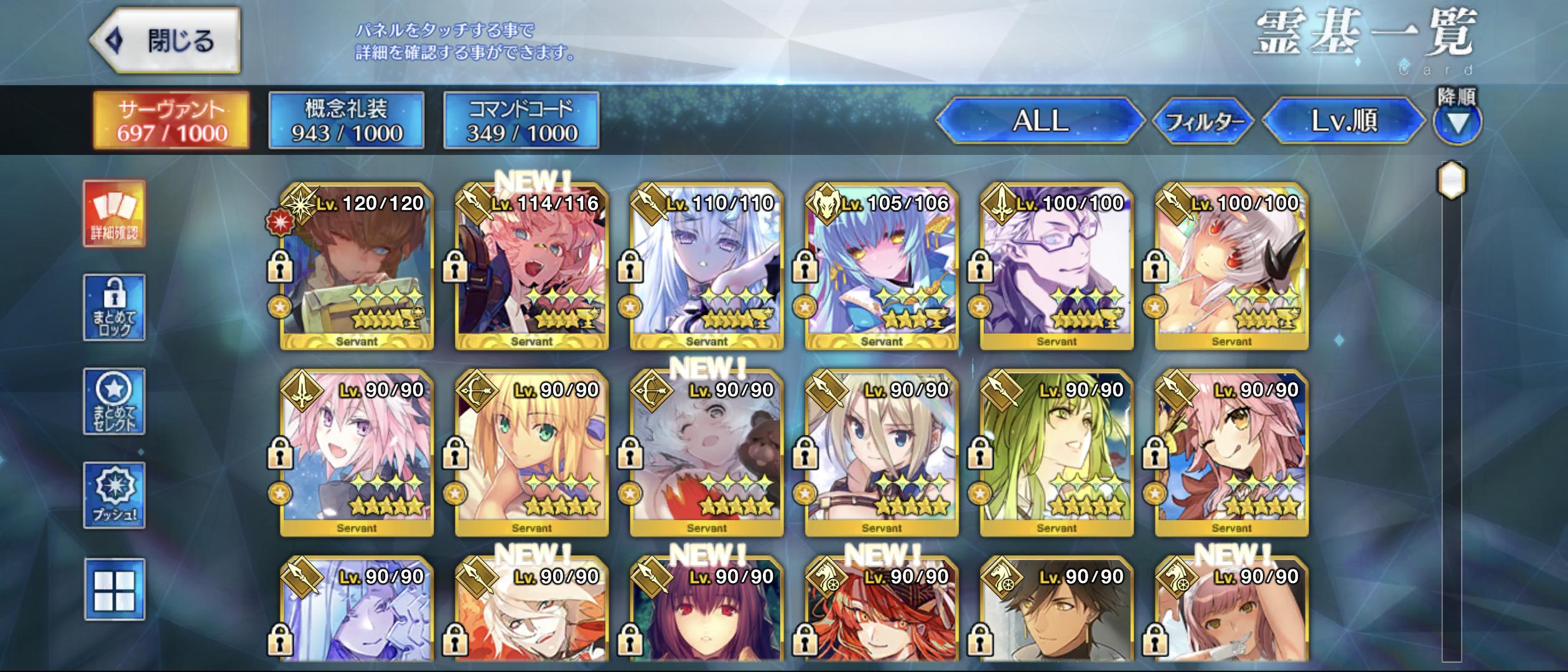This screenshot has height=672, width=1568.
Task: Open the servant card with glasses
Action: (x=1057, y=266)
